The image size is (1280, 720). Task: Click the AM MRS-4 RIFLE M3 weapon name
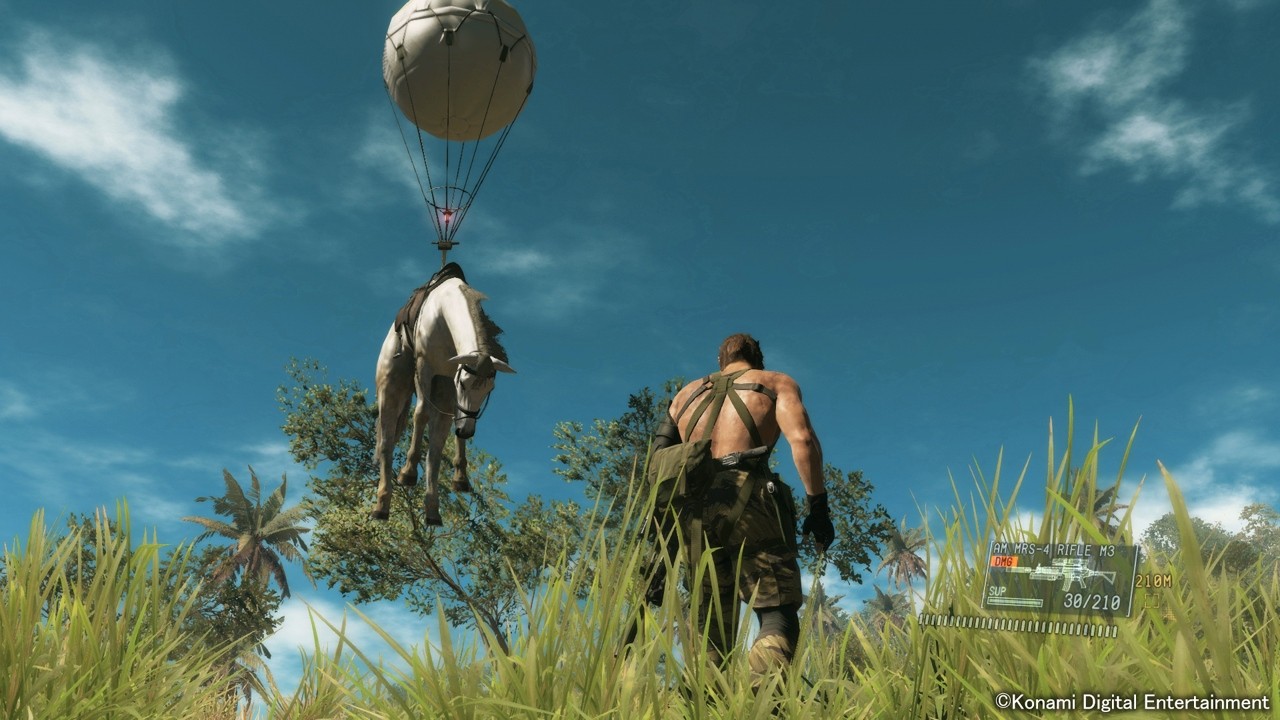coord(1052,548)
